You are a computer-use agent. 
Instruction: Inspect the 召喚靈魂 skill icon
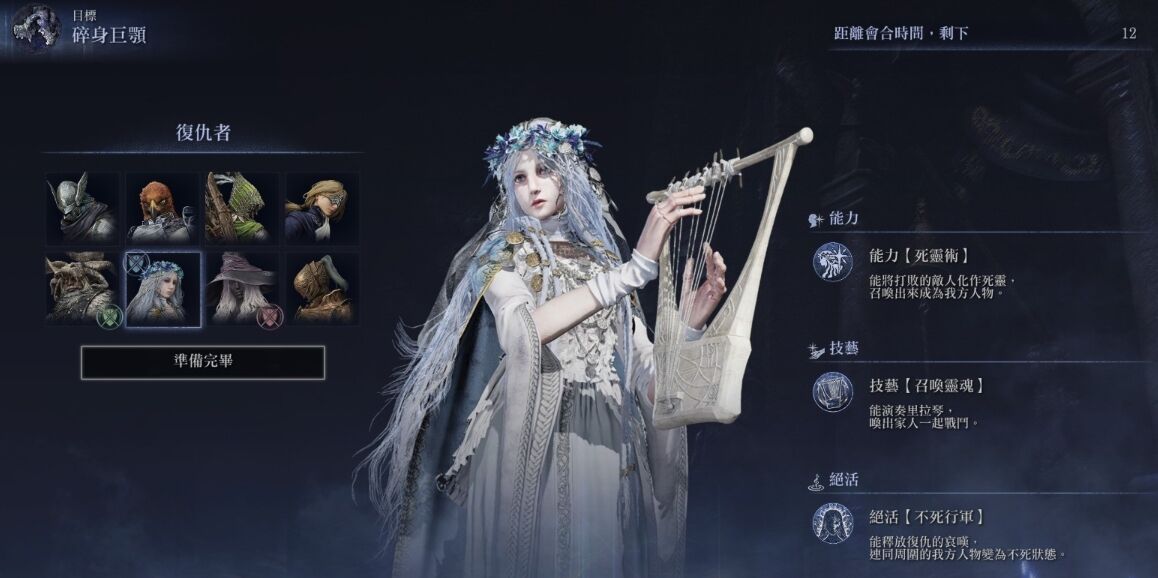(x=832, y=392)
